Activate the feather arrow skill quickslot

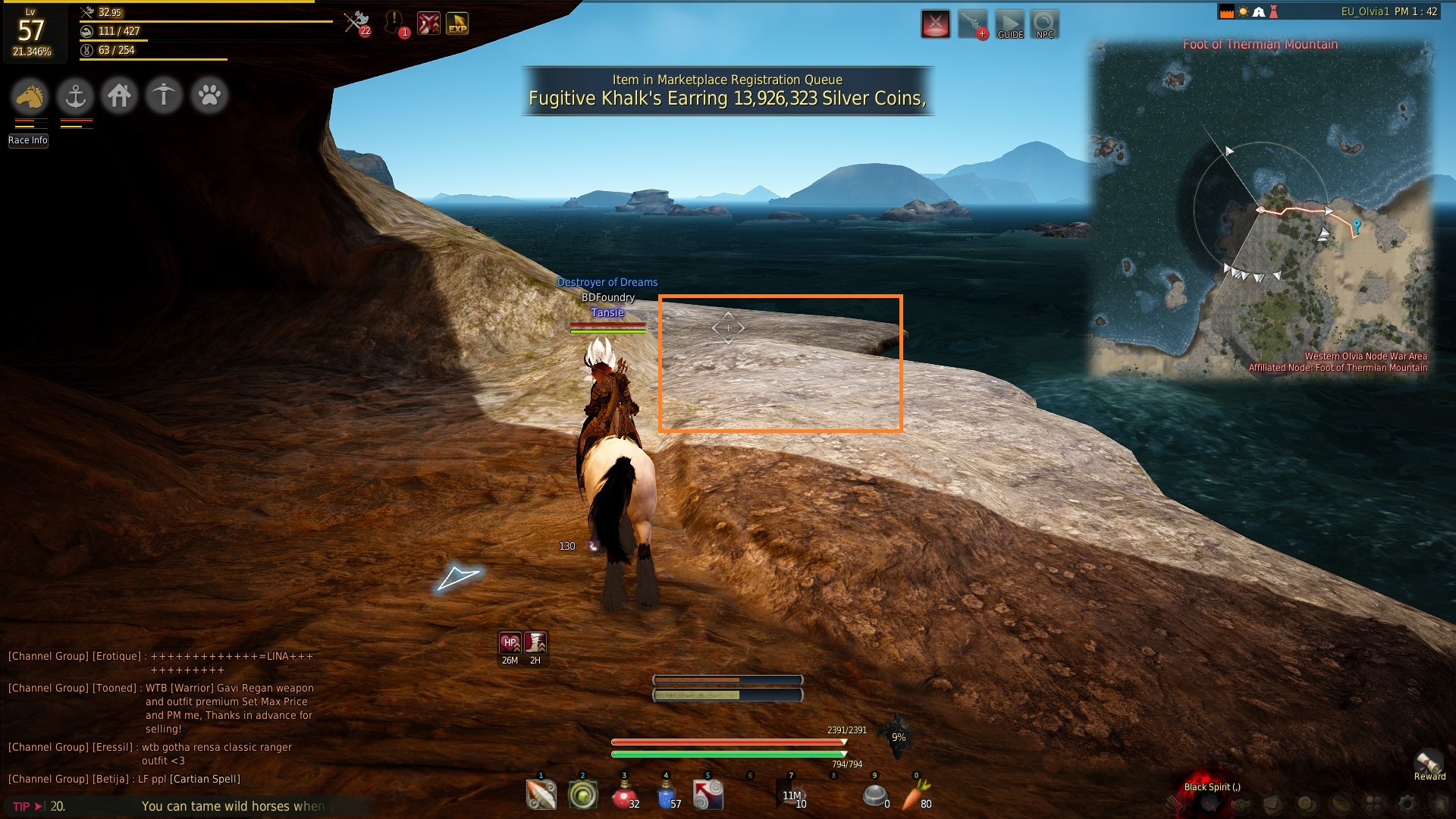(x=541, y=795)
